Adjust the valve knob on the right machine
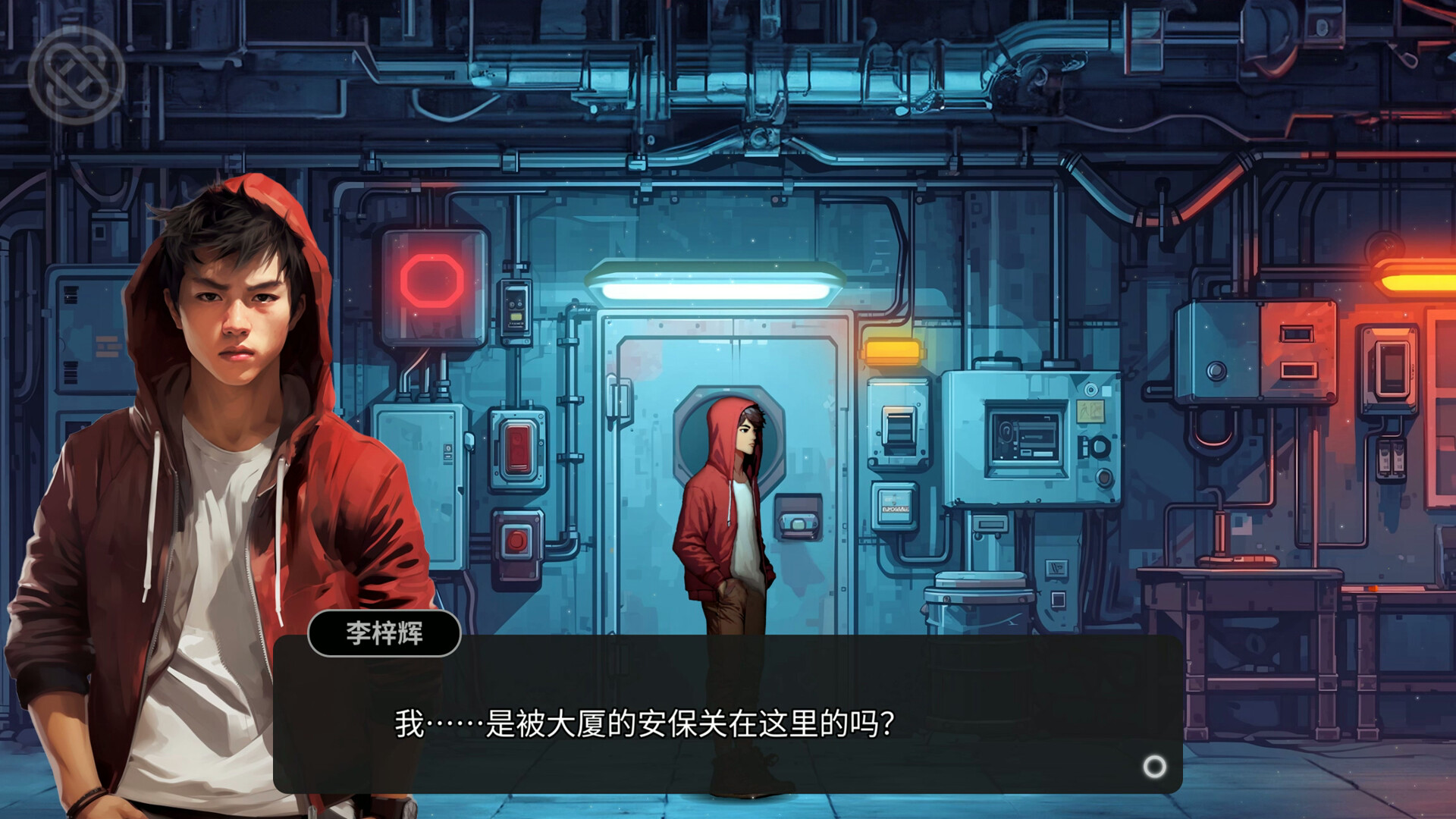The width and height of the screenshot is (1456, 819). pos(1218,372)
